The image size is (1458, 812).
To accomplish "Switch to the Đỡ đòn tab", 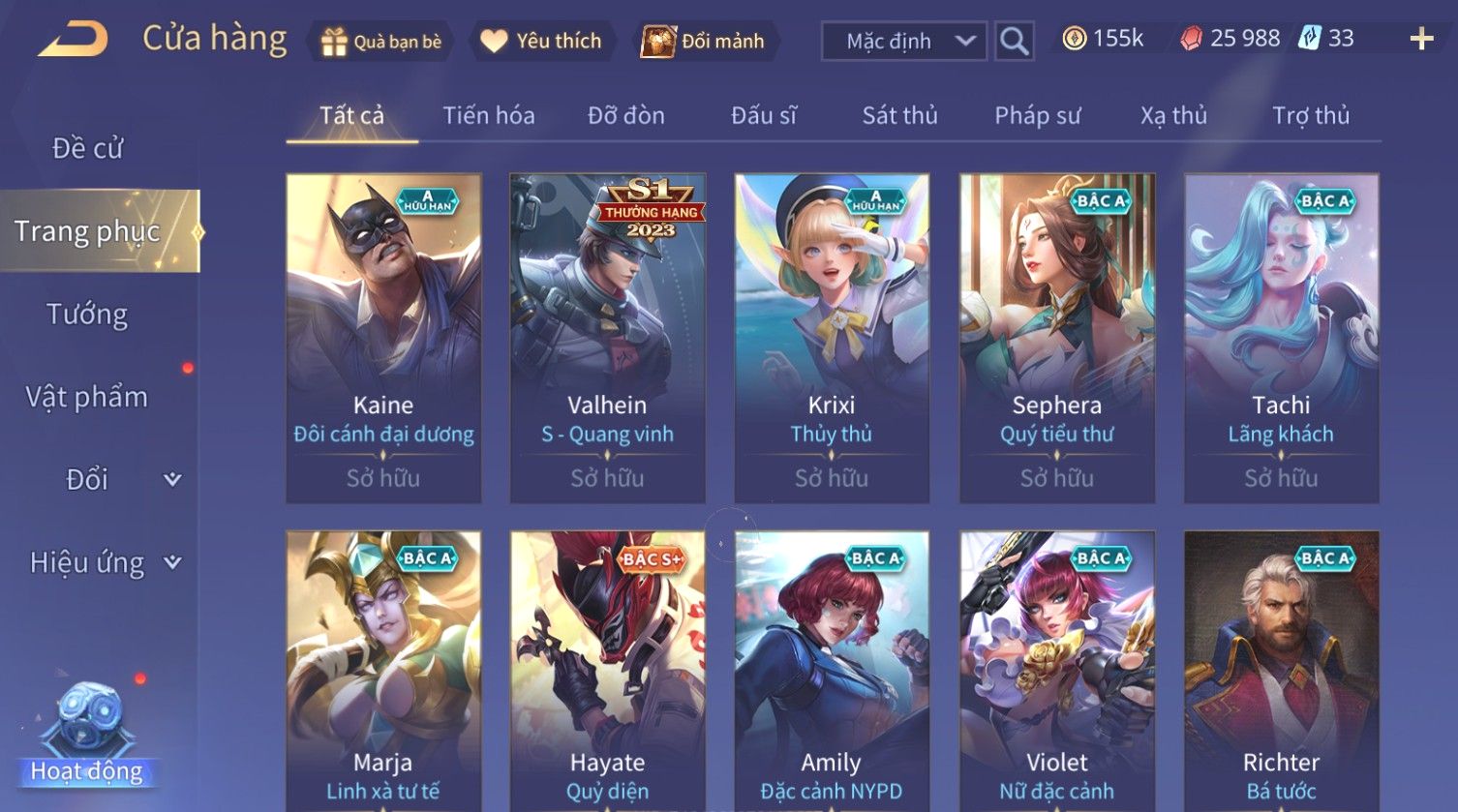I will coord(625,116).
